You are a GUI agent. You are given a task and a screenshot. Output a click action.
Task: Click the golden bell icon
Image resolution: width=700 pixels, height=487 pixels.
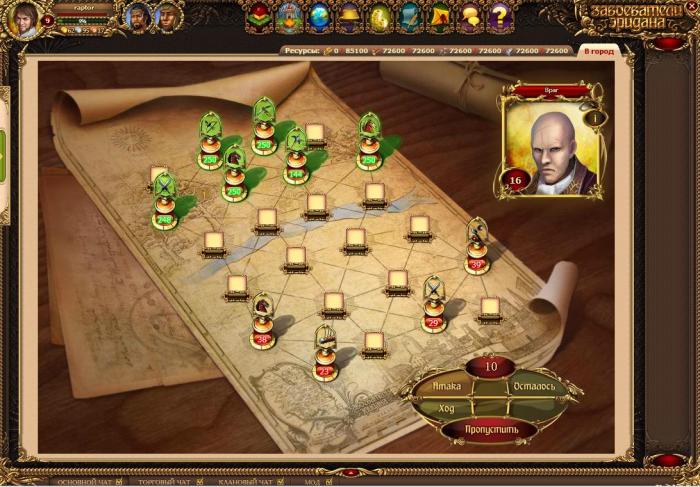pos(349,16)
